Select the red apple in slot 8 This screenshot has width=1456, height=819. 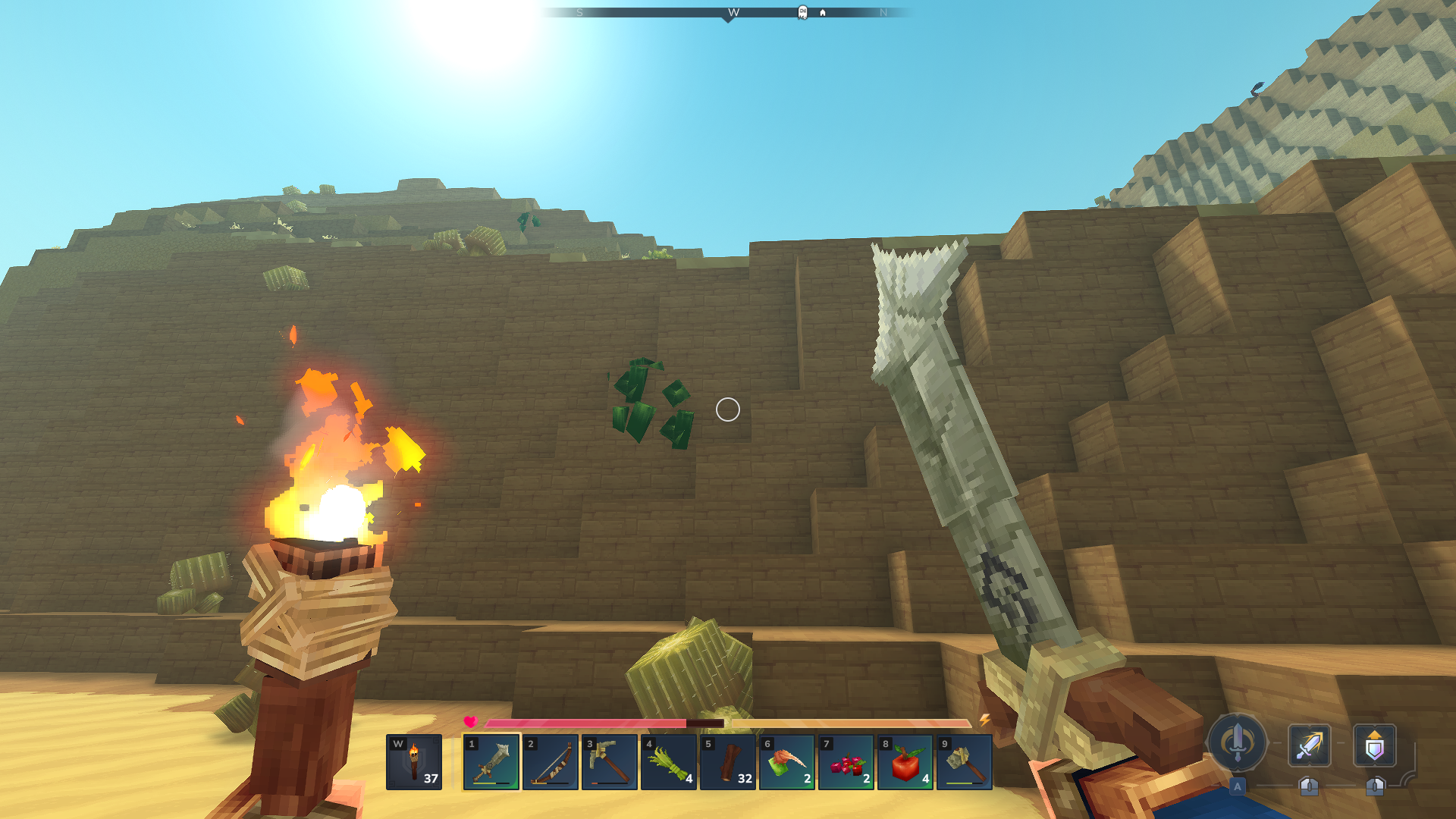(905, 761)
